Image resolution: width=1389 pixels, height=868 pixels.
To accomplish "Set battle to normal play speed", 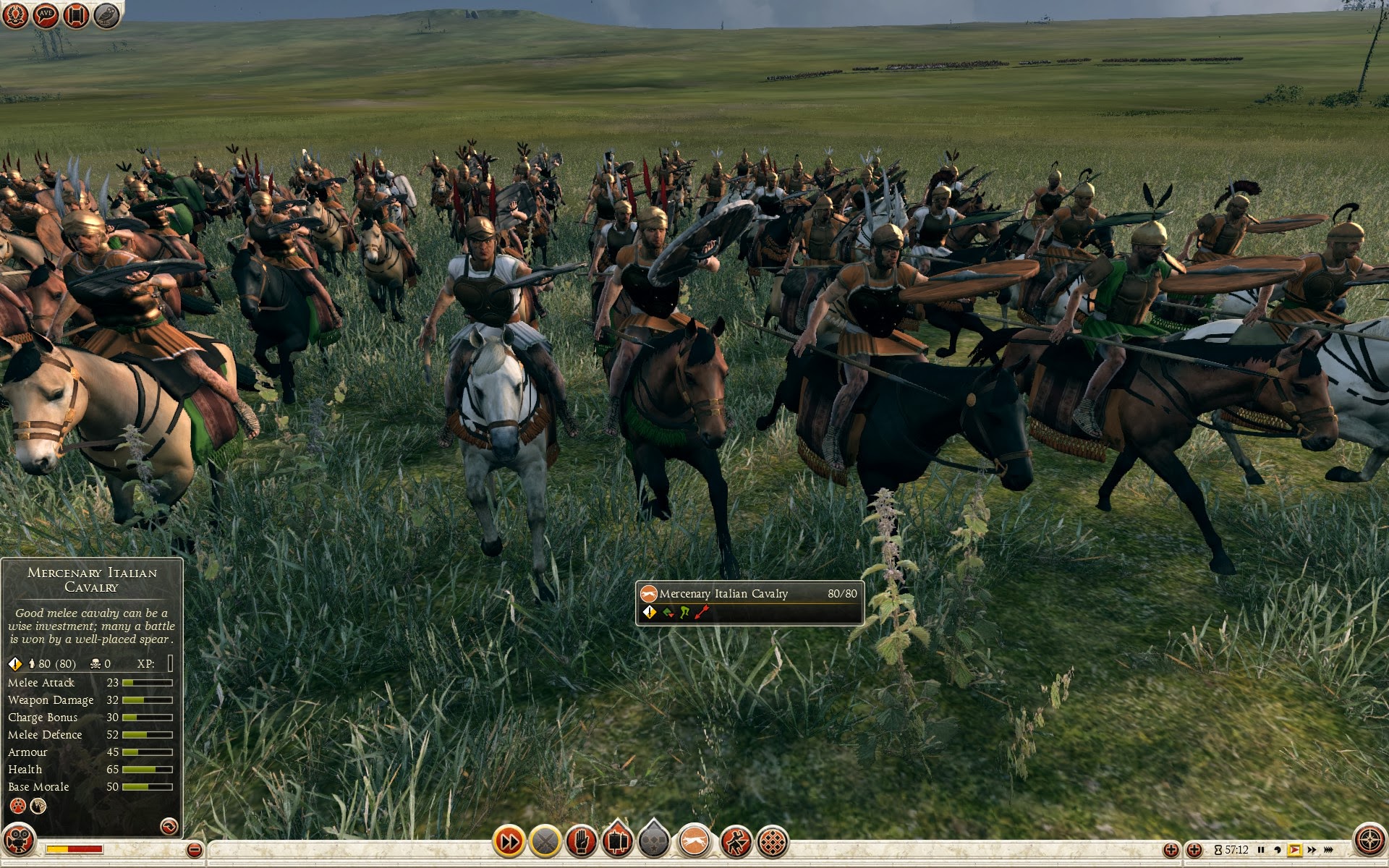I will (1294, 850).
